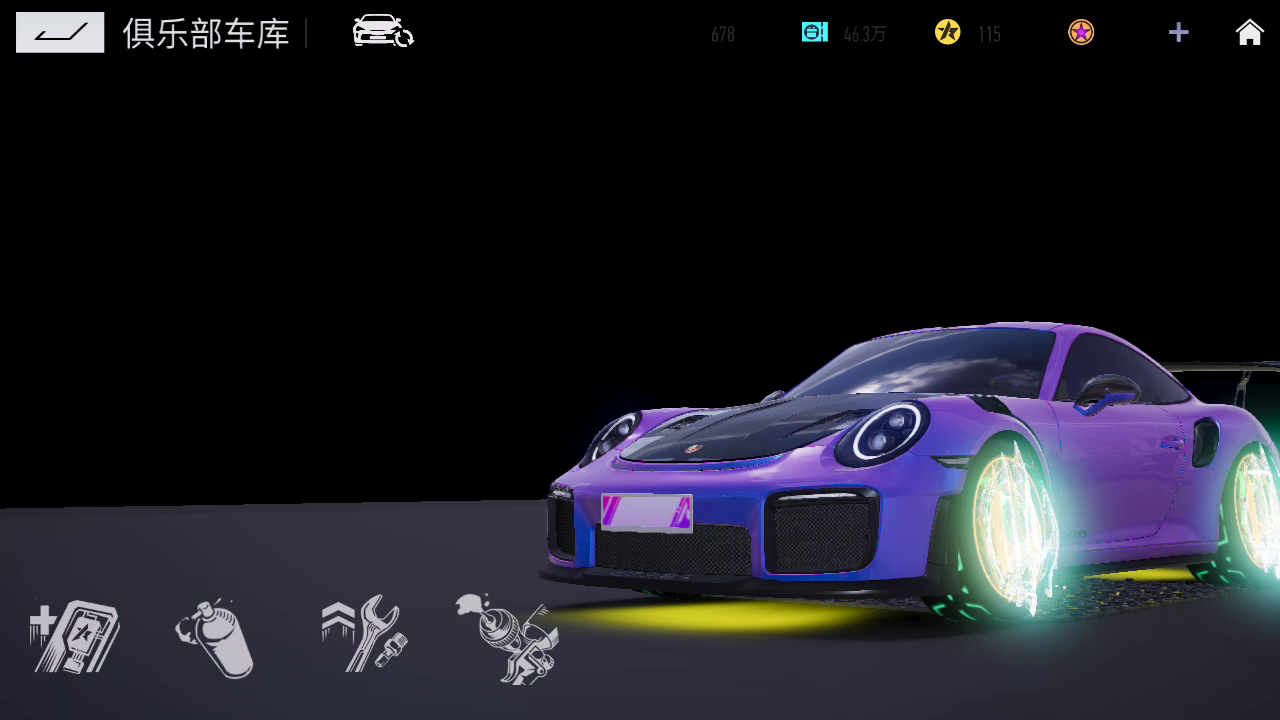Screen dimensions: 1280x720
Task: Return to the home screen
Action: pos(1249,32)
